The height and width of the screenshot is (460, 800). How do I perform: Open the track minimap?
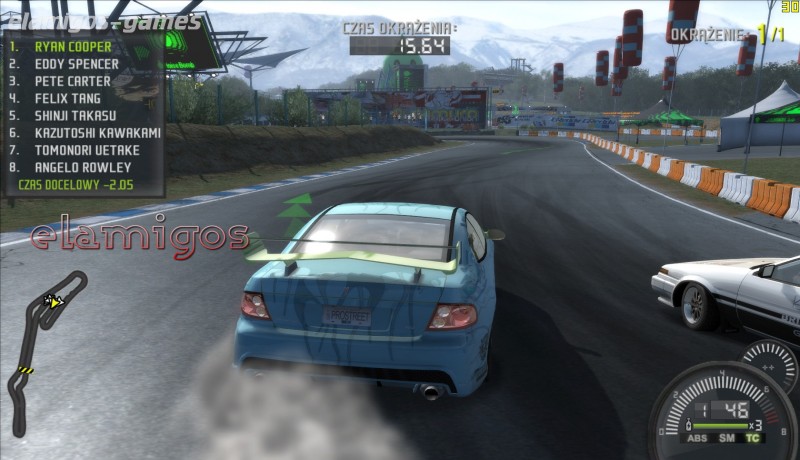(x=45, y=350)
